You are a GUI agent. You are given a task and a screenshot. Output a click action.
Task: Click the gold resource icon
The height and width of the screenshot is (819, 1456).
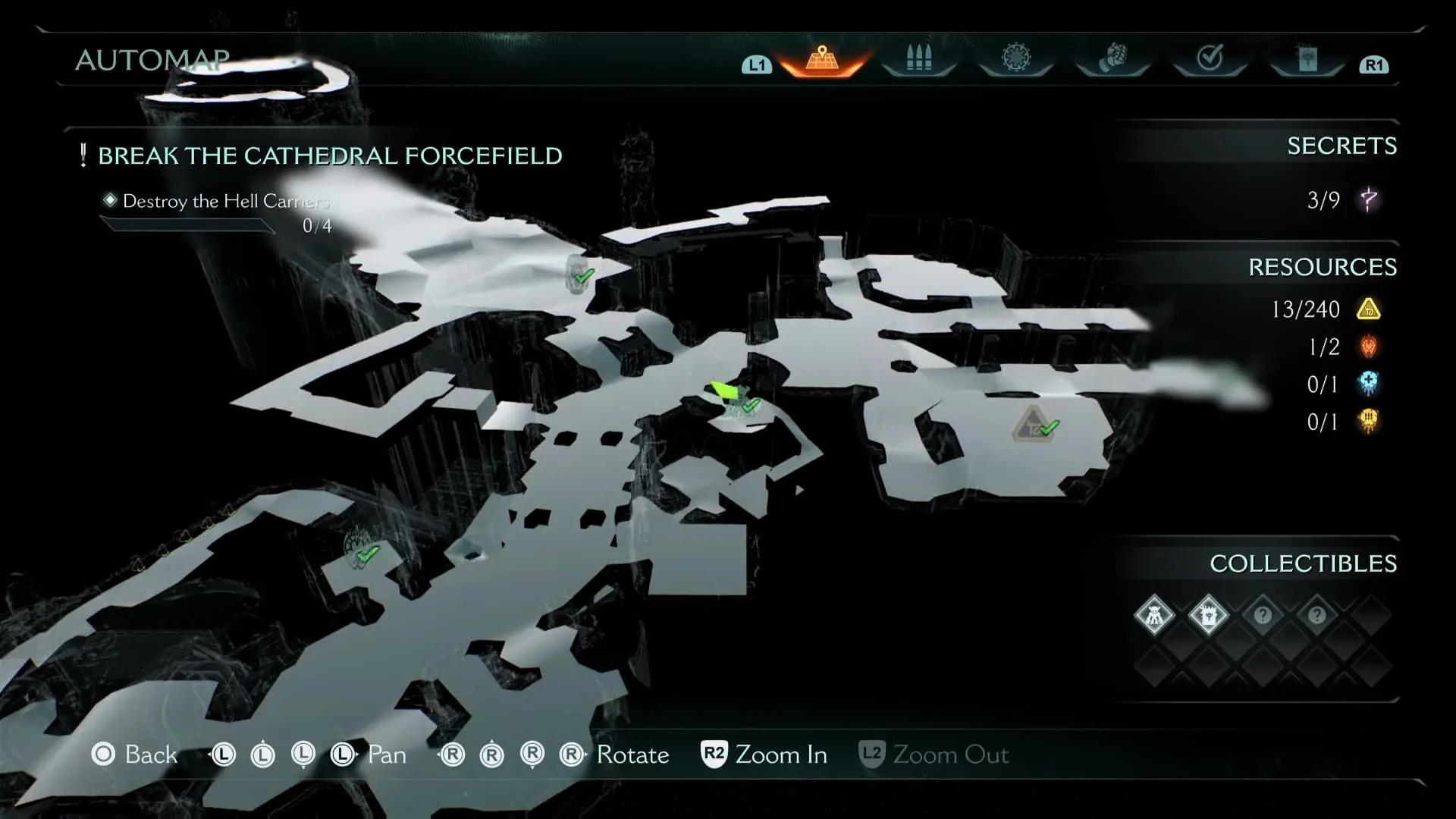[1368, 309]
